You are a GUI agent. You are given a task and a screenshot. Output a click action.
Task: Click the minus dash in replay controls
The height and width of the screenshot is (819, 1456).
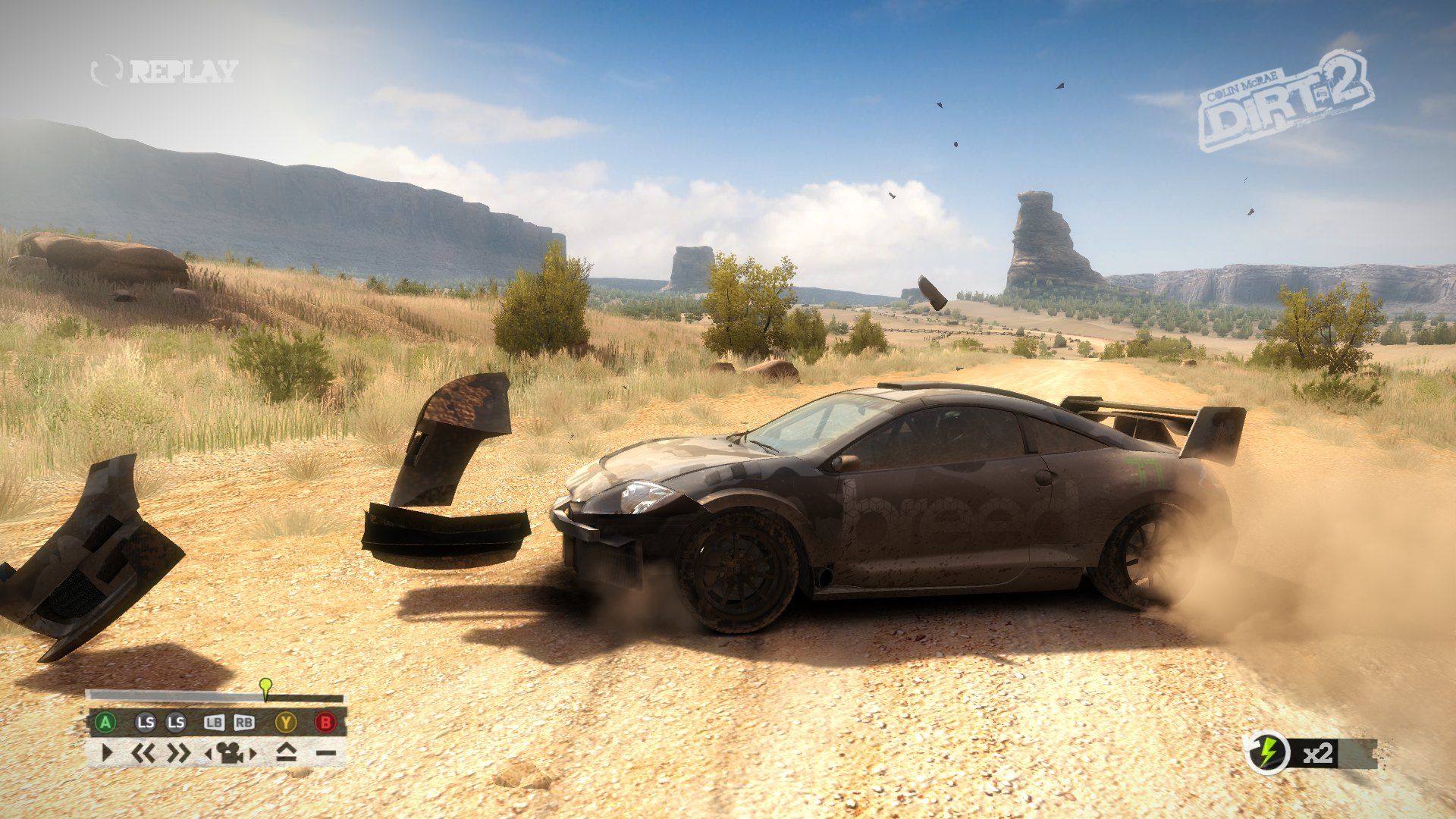(325, 753)
